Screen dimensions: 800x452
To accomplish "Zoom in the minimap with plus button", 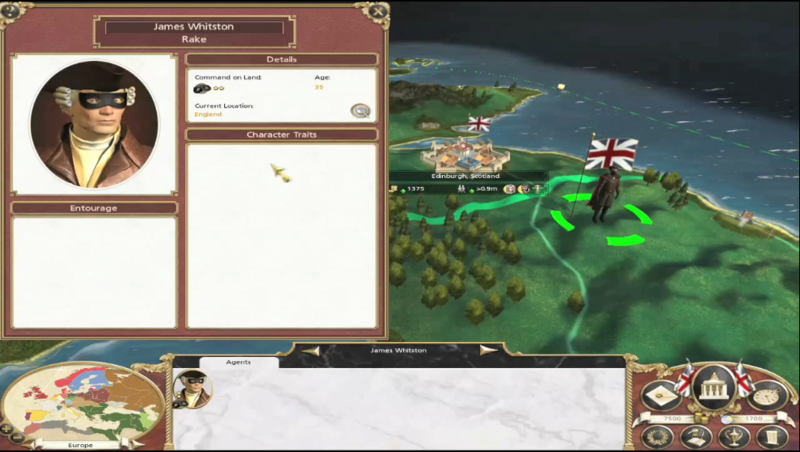I will tap(7, 428).
